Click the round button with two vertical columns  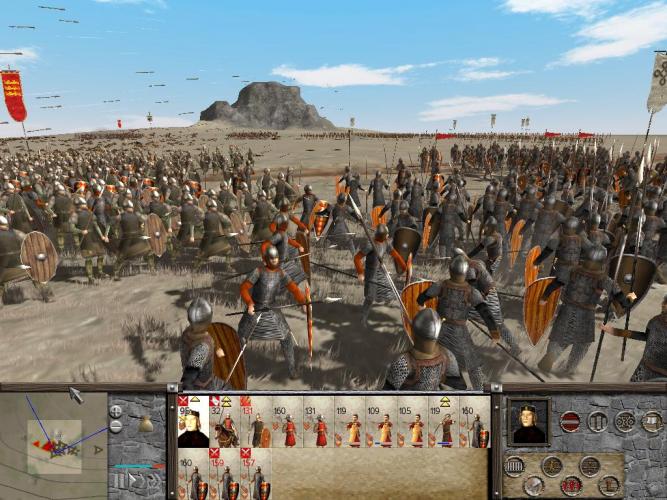598,421
